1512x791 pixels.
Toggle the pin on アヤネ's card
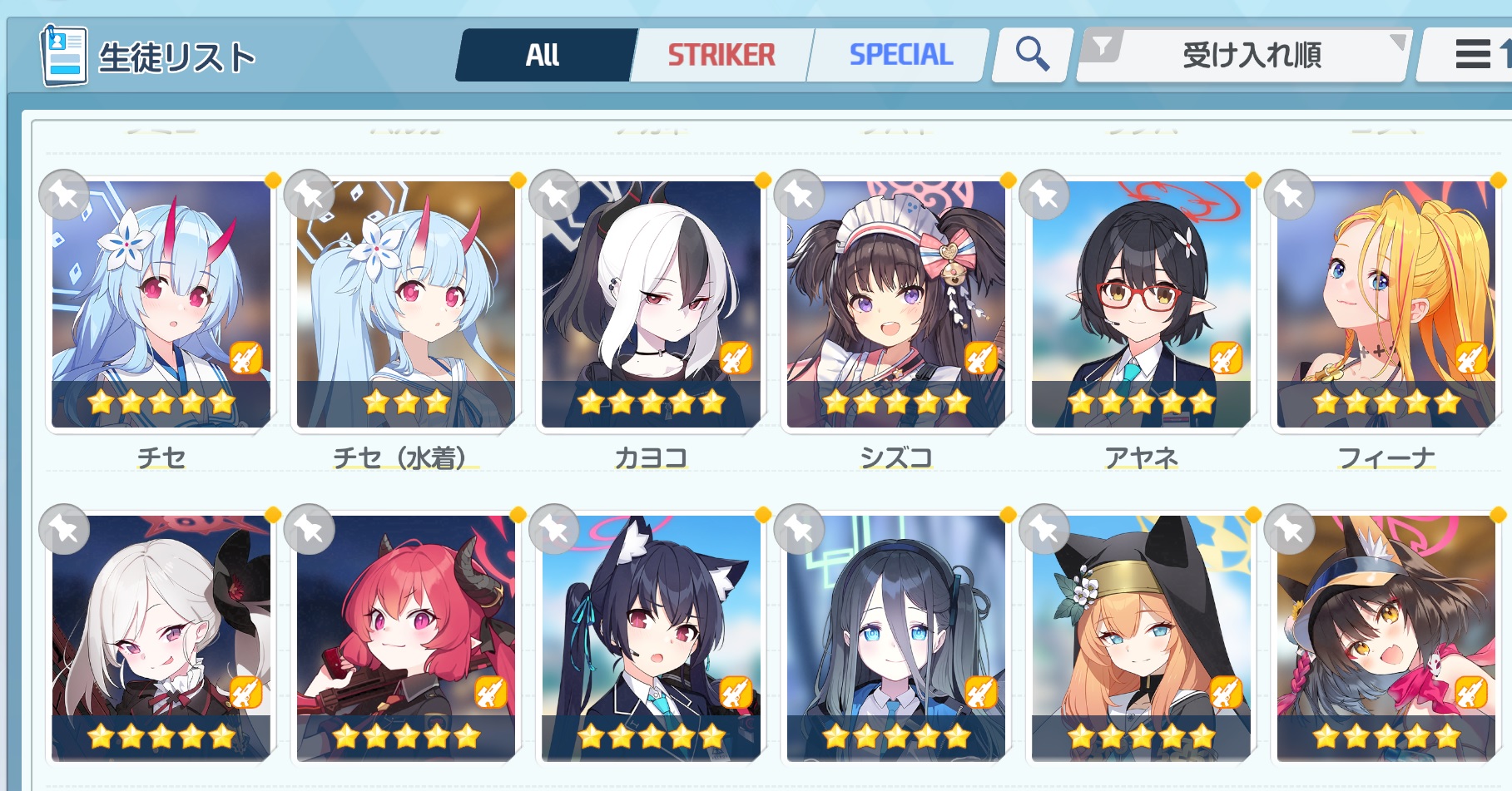(1044, 195)
